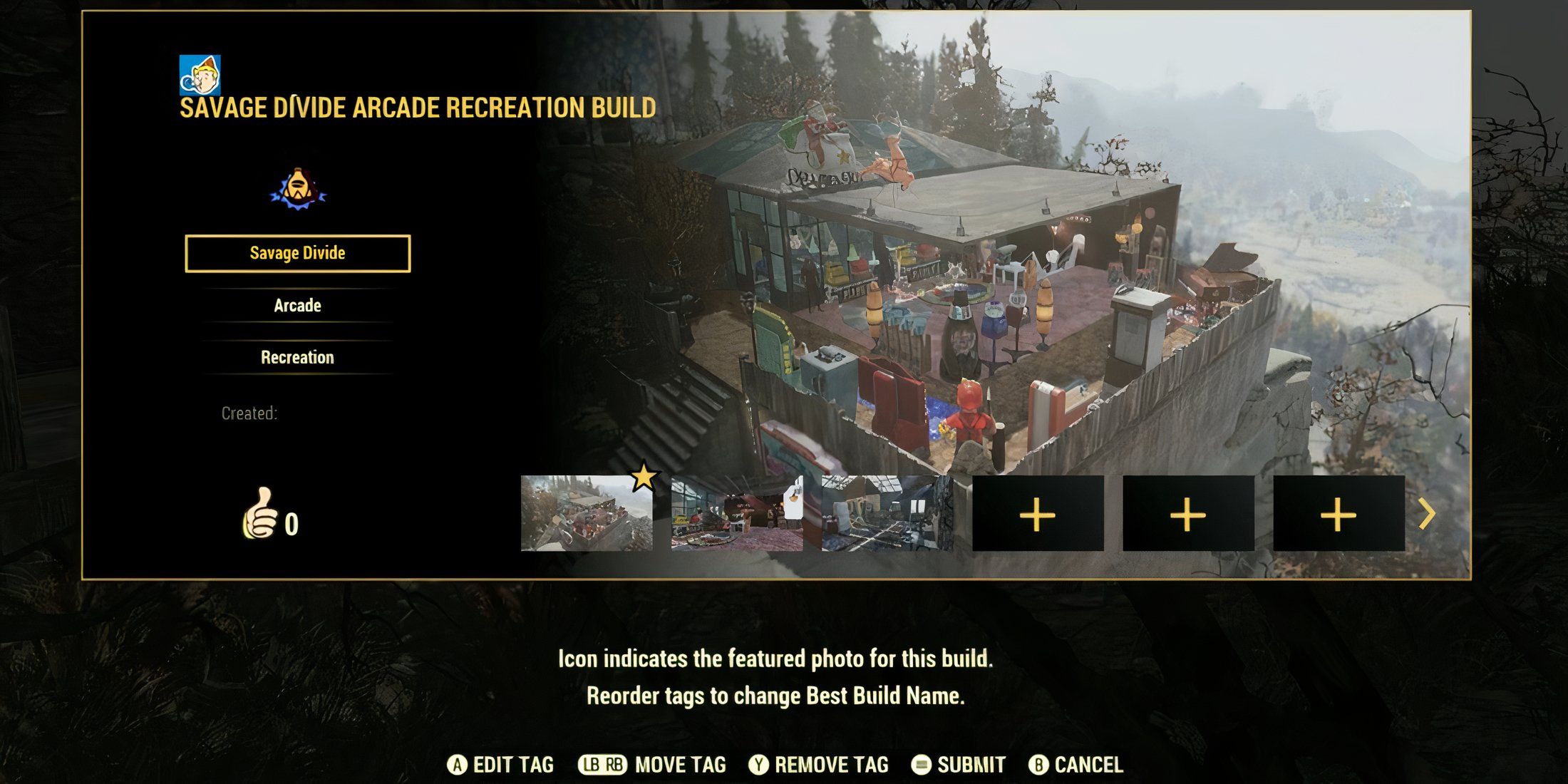Select the Savage Divide tag

[x=297, y=253]
